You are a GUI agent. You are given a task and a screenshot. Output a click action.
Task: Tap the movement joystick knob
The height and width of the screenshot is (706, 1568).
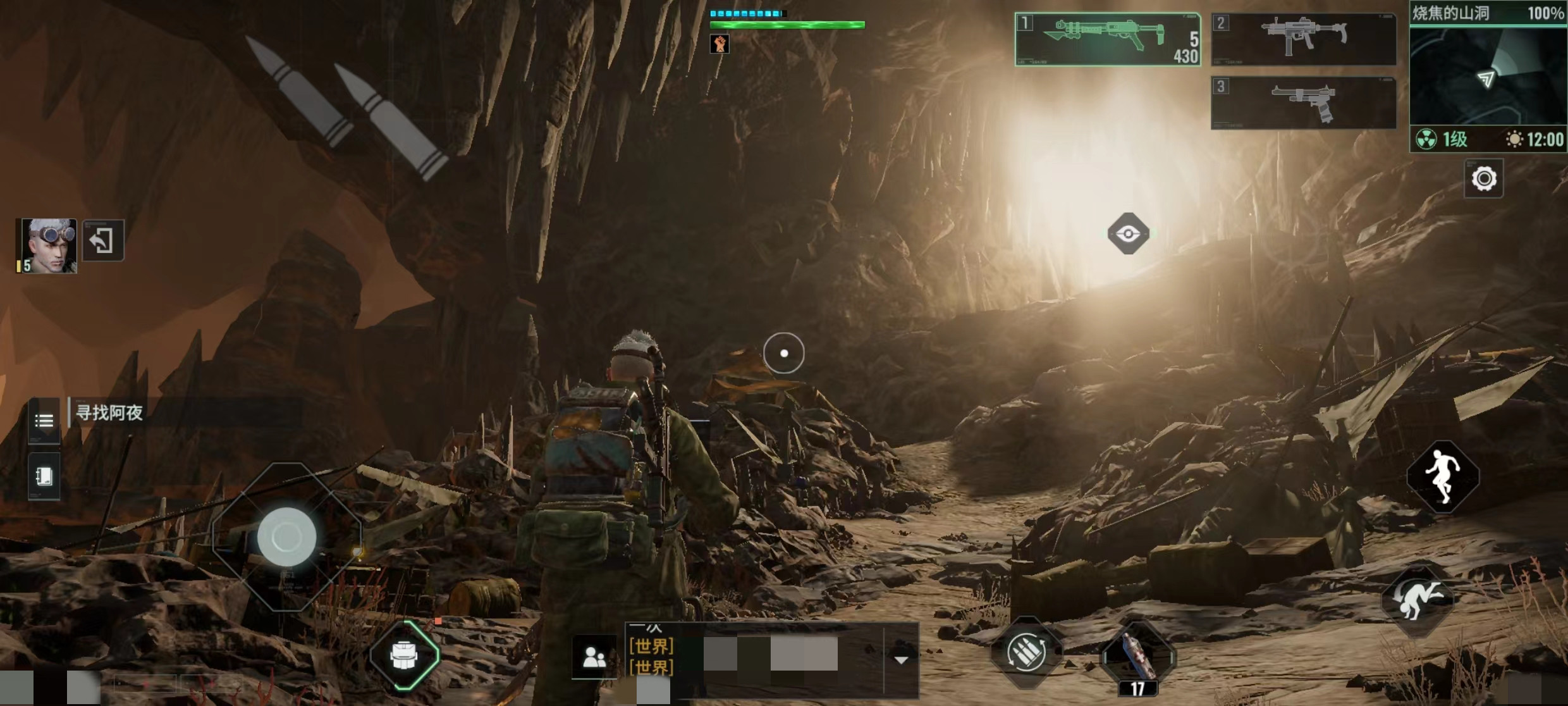pos(286,537)
